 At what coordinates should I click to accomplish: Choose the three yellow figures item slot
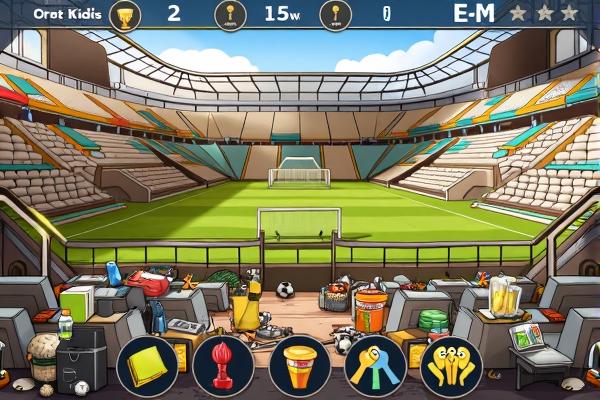tap(450, 366)
